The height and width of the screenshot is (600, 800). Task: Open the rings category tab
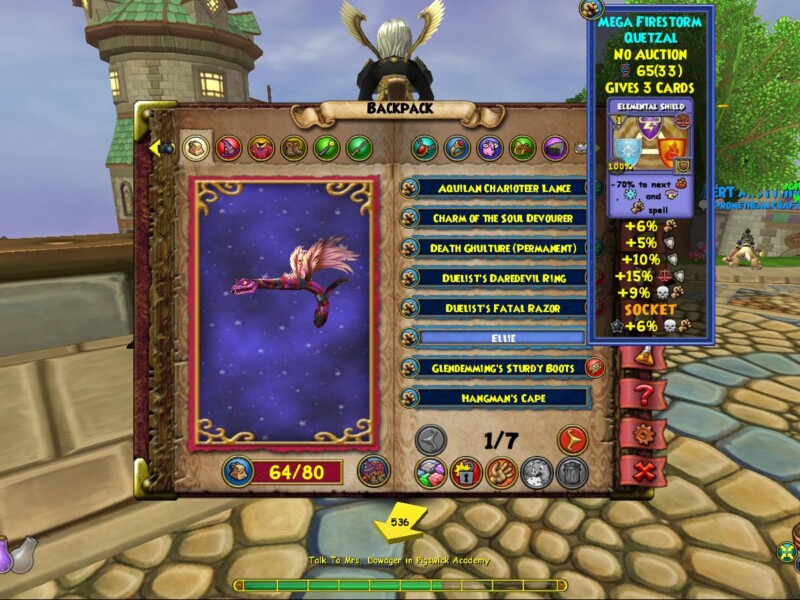(x=457, y=149)
